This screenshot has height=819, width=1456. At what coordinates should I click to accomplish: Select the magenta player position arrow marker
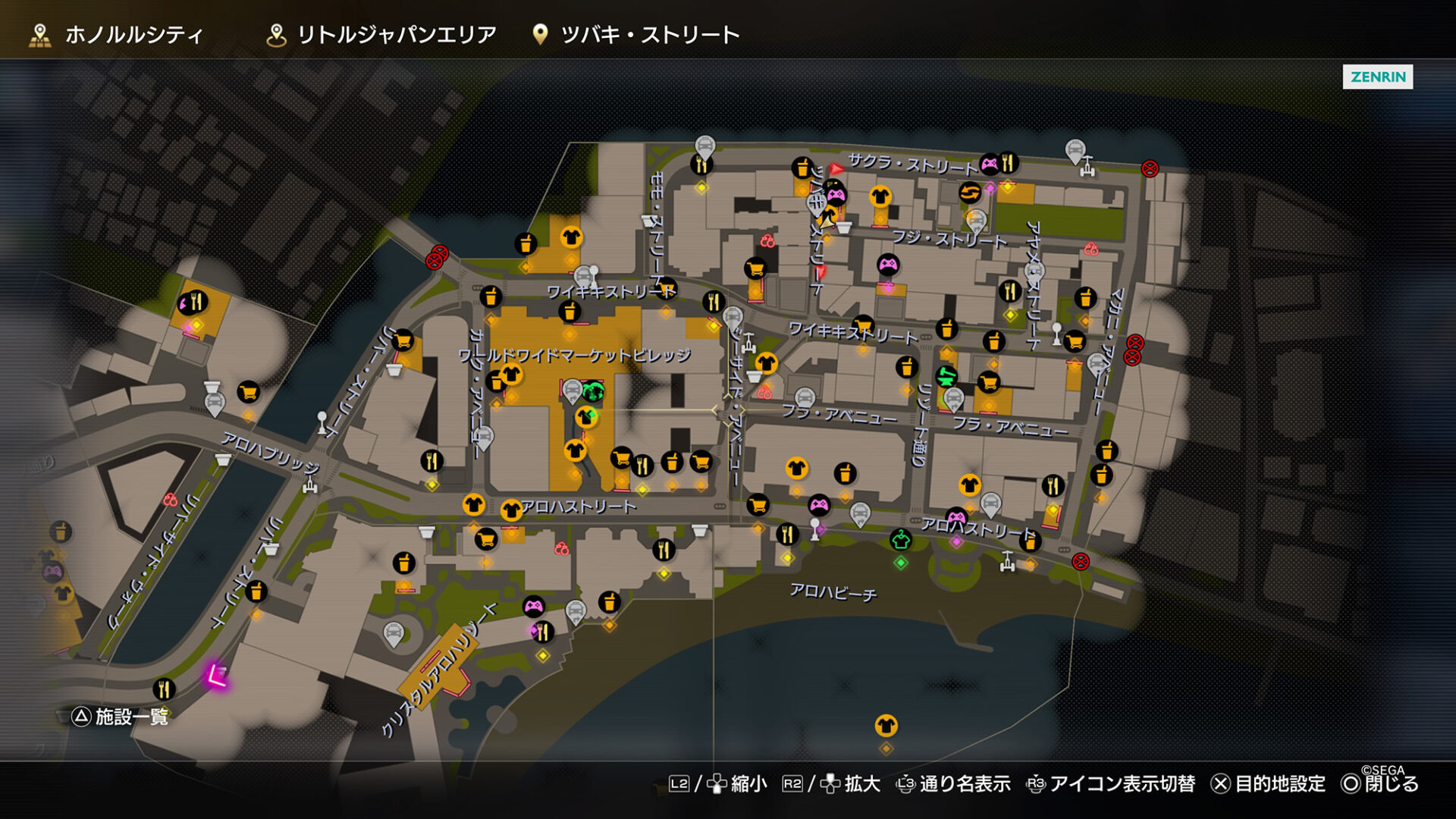tap(215, 676)
